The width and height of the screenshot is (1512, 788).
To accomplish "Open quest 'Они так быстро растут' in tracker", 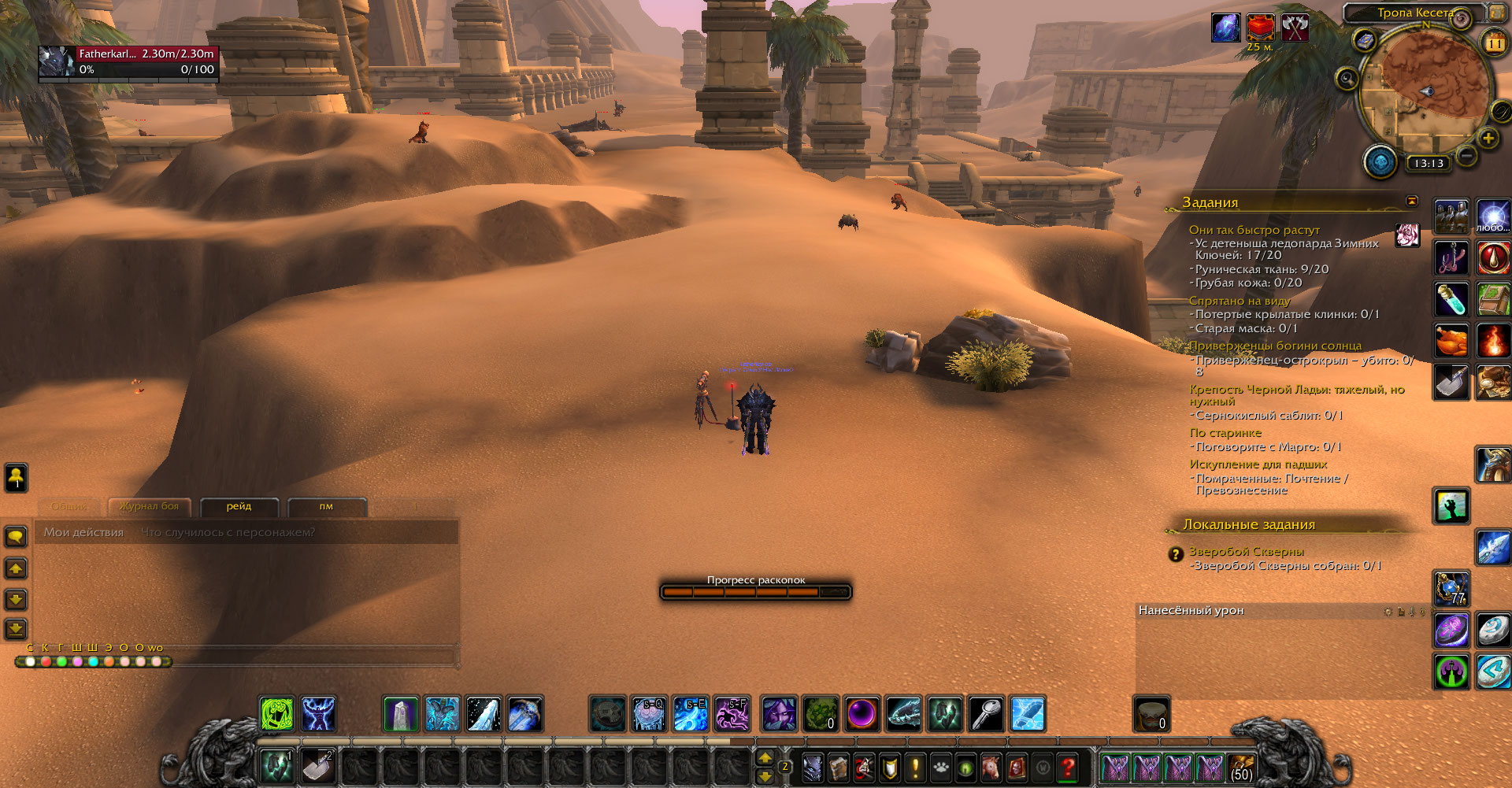I will click(x=1254, y=230).
